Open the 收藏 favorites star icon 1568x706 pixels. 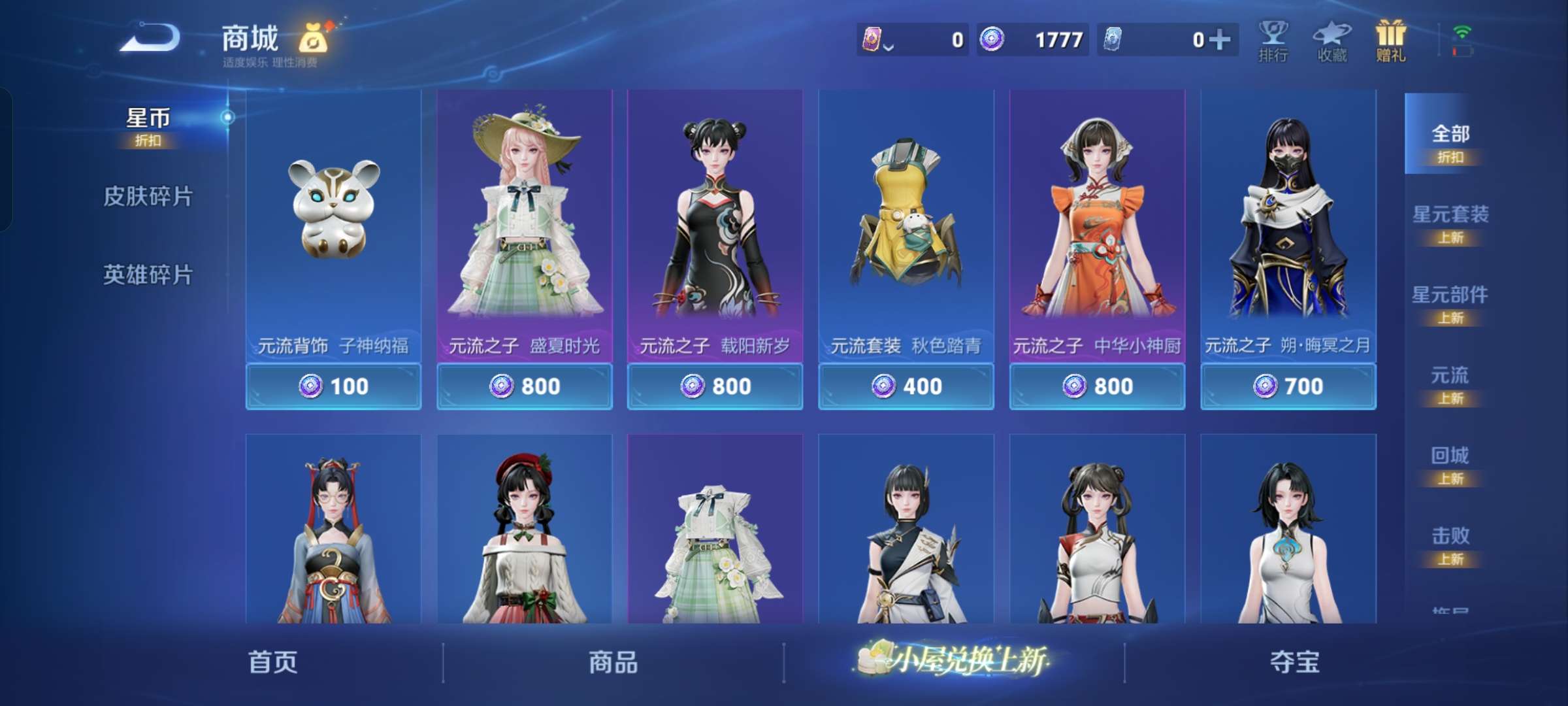(x=1331, y=39)
